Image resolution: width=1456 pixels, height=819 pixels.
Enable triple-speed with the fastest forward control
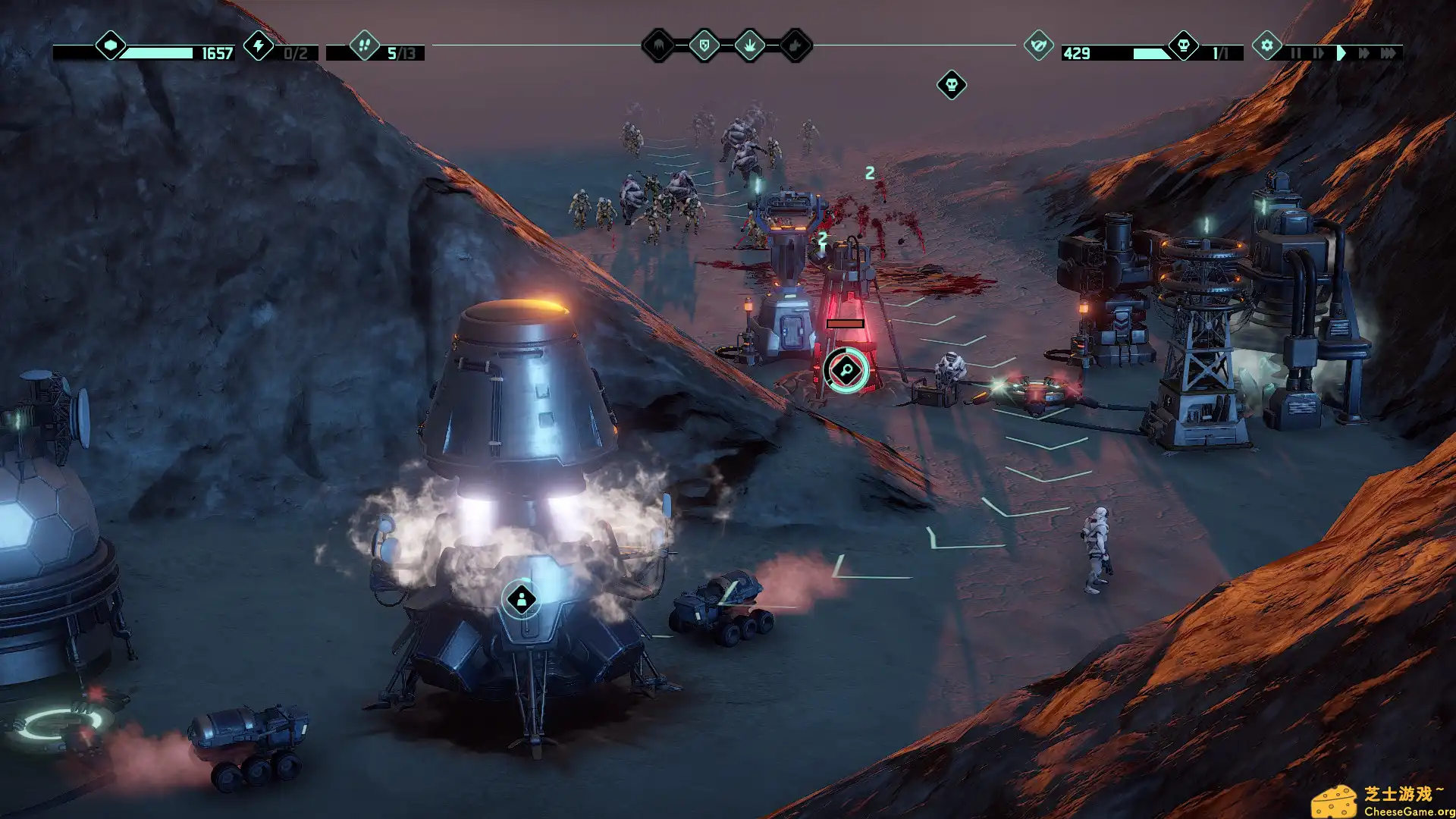(x=1389, y=53)
